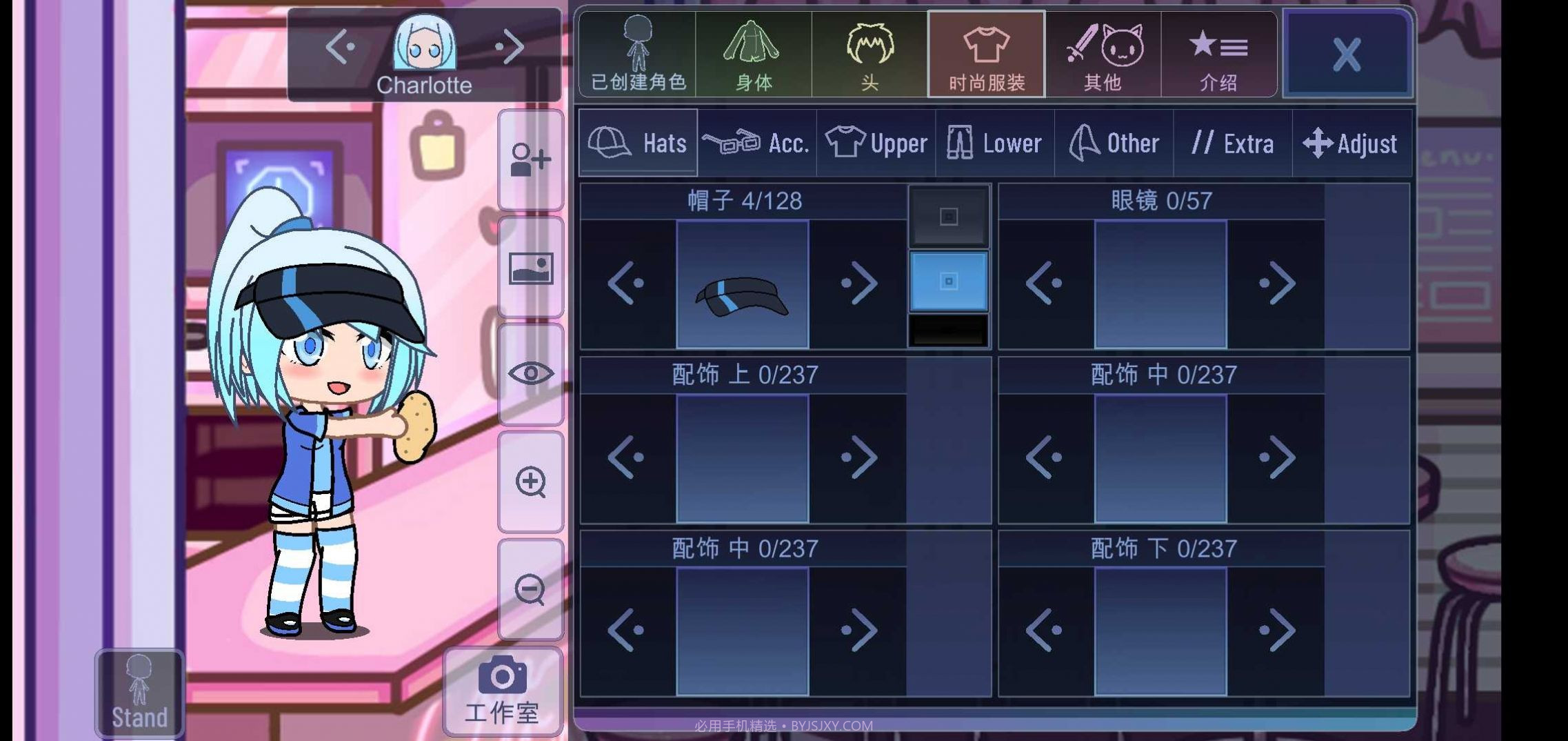Open the 介绍 profile star icon

1220,54
